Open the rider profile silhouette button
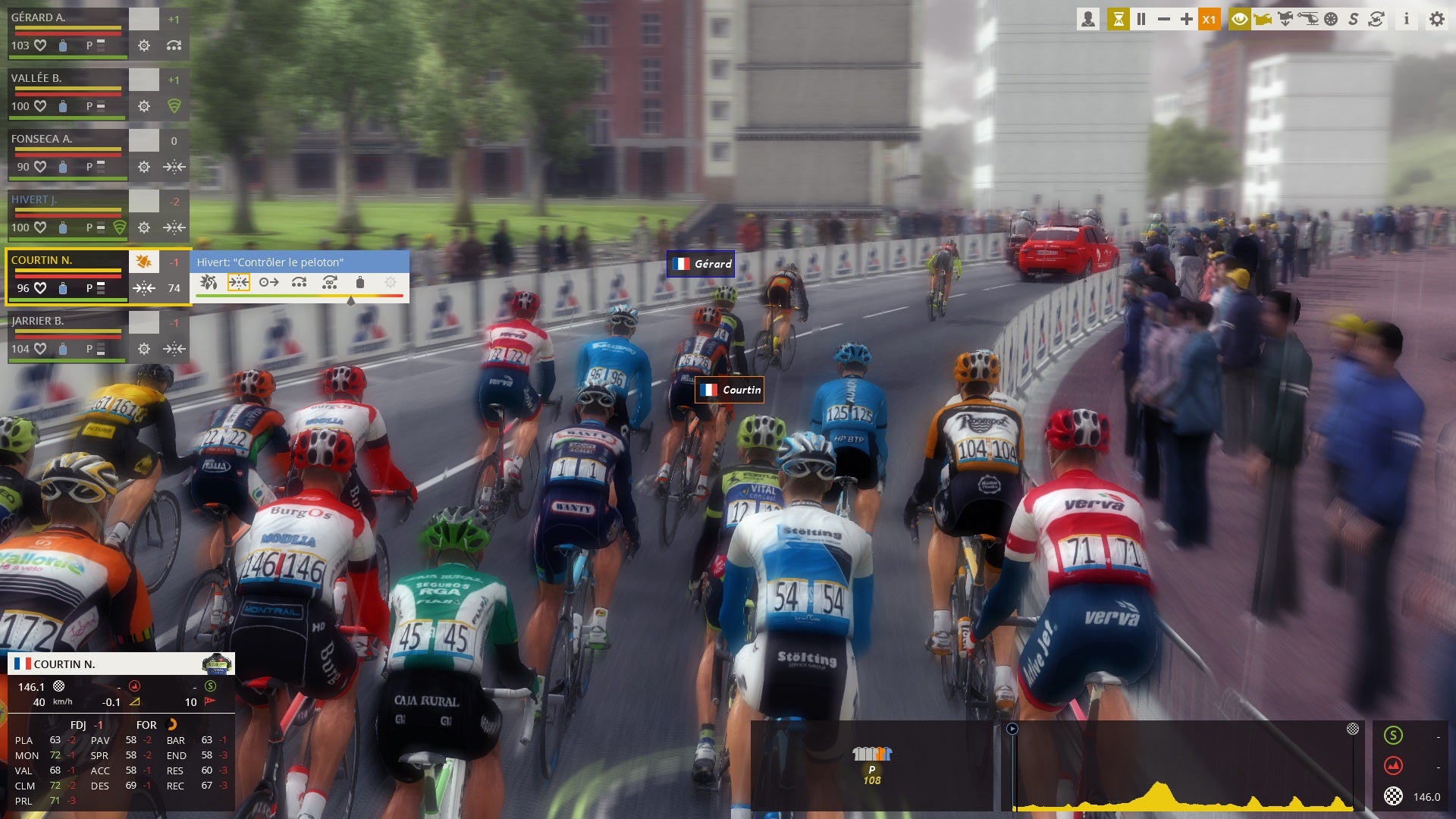Viewport: 1456px width, 819px height. [x=1088, y=19]
